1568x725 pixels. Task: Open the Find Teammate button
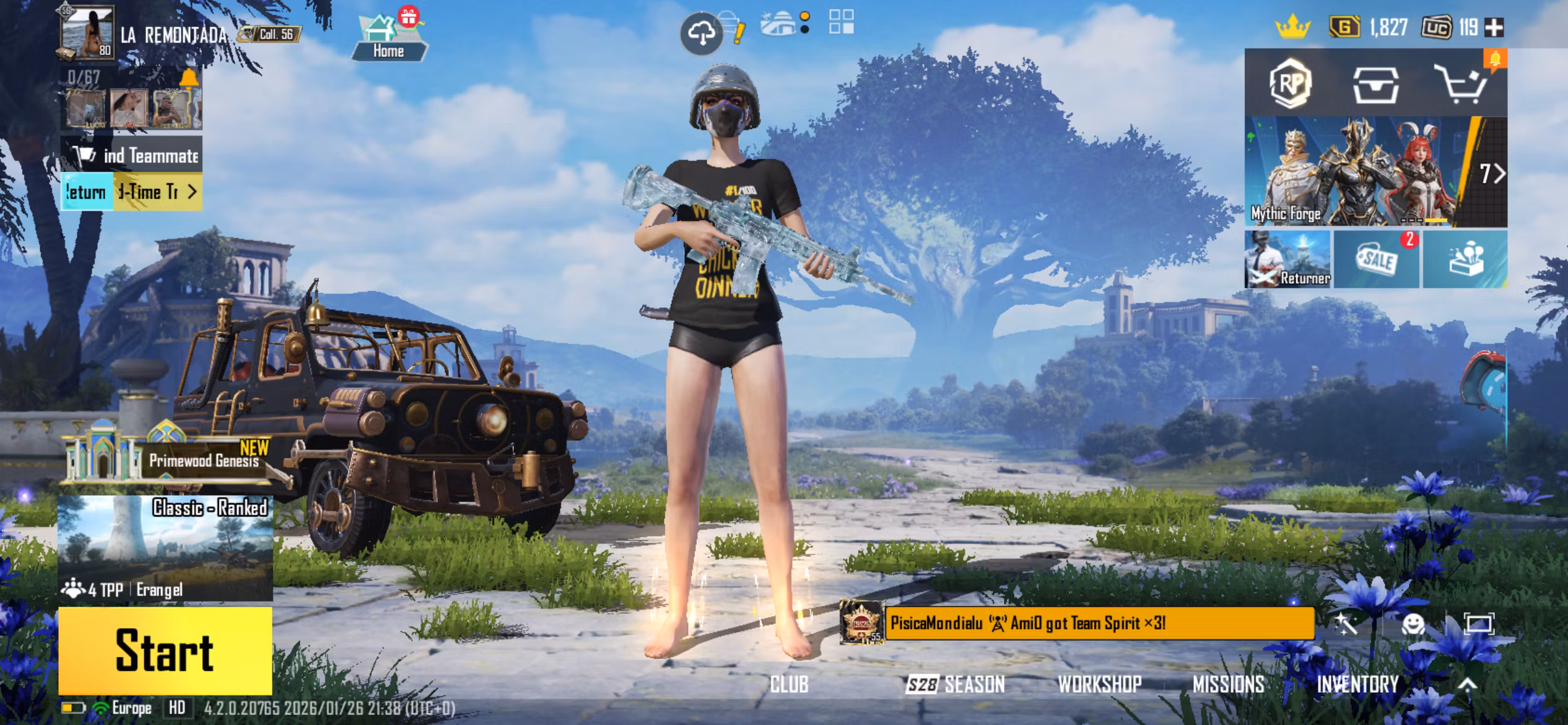(x=131, y=156)
